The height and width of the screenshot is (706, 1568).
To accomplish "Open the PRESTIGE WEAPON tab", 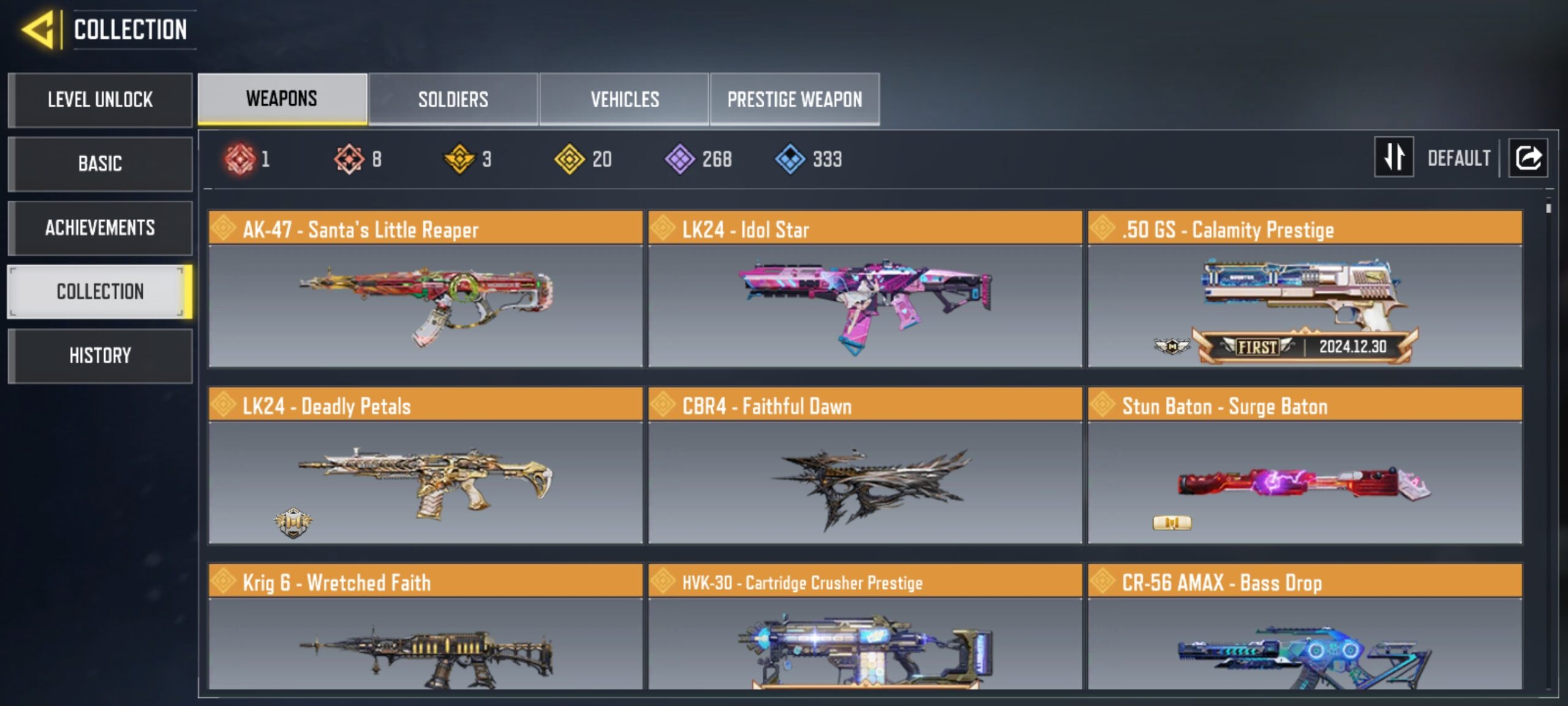I will pos(794,99).
